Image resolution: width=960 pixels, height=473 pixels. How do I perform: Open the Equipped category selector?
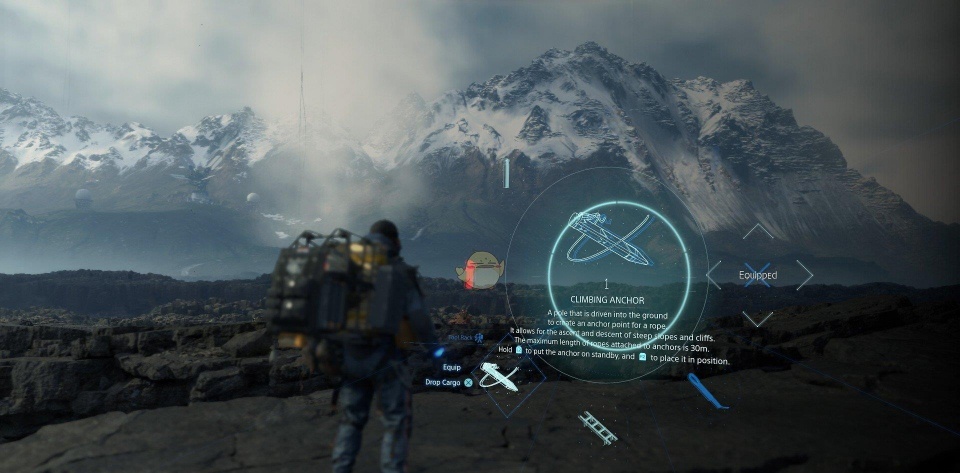point(758,275)
